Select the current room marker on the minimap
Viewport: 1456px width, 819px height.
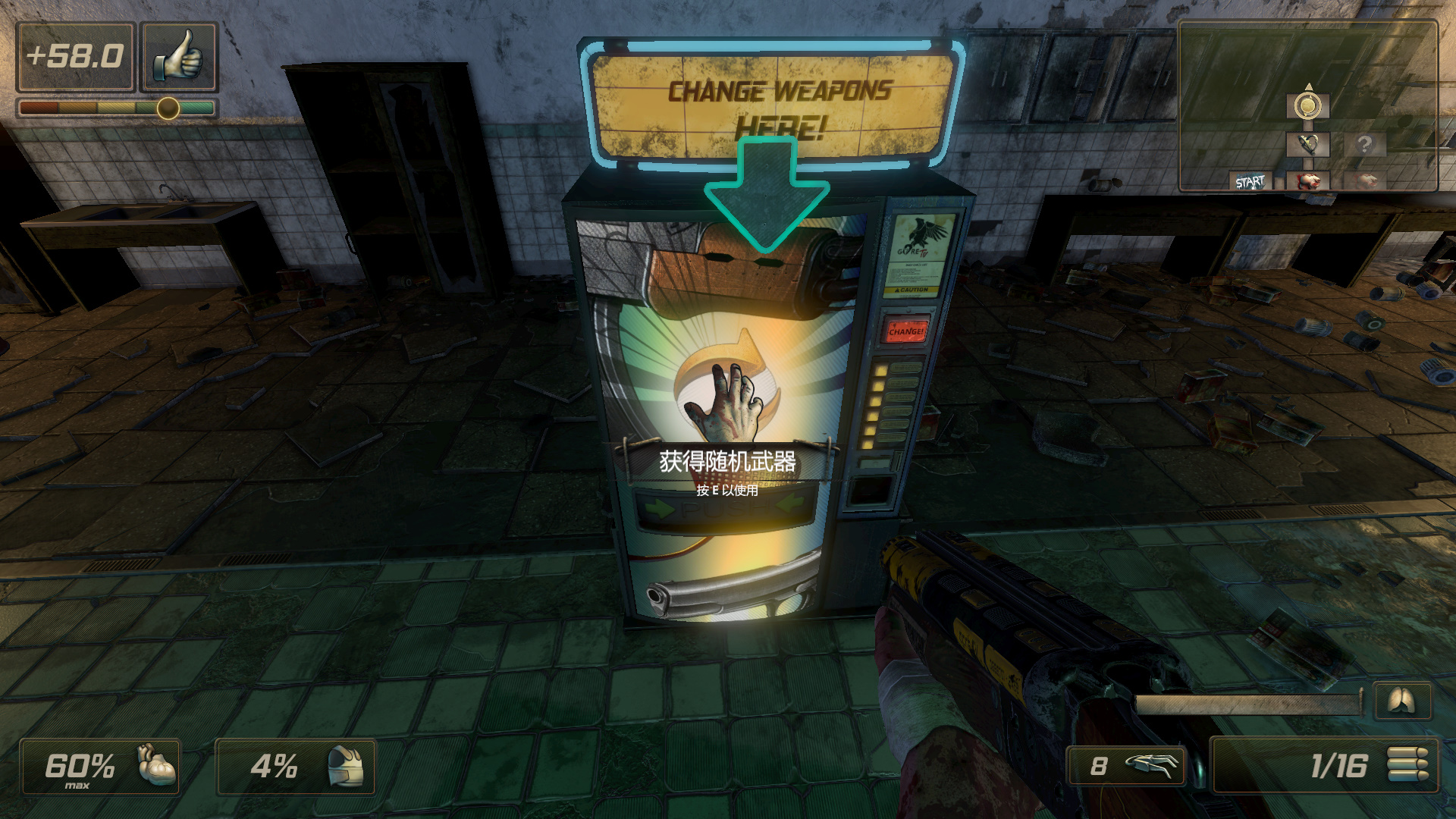point(1307,106)
